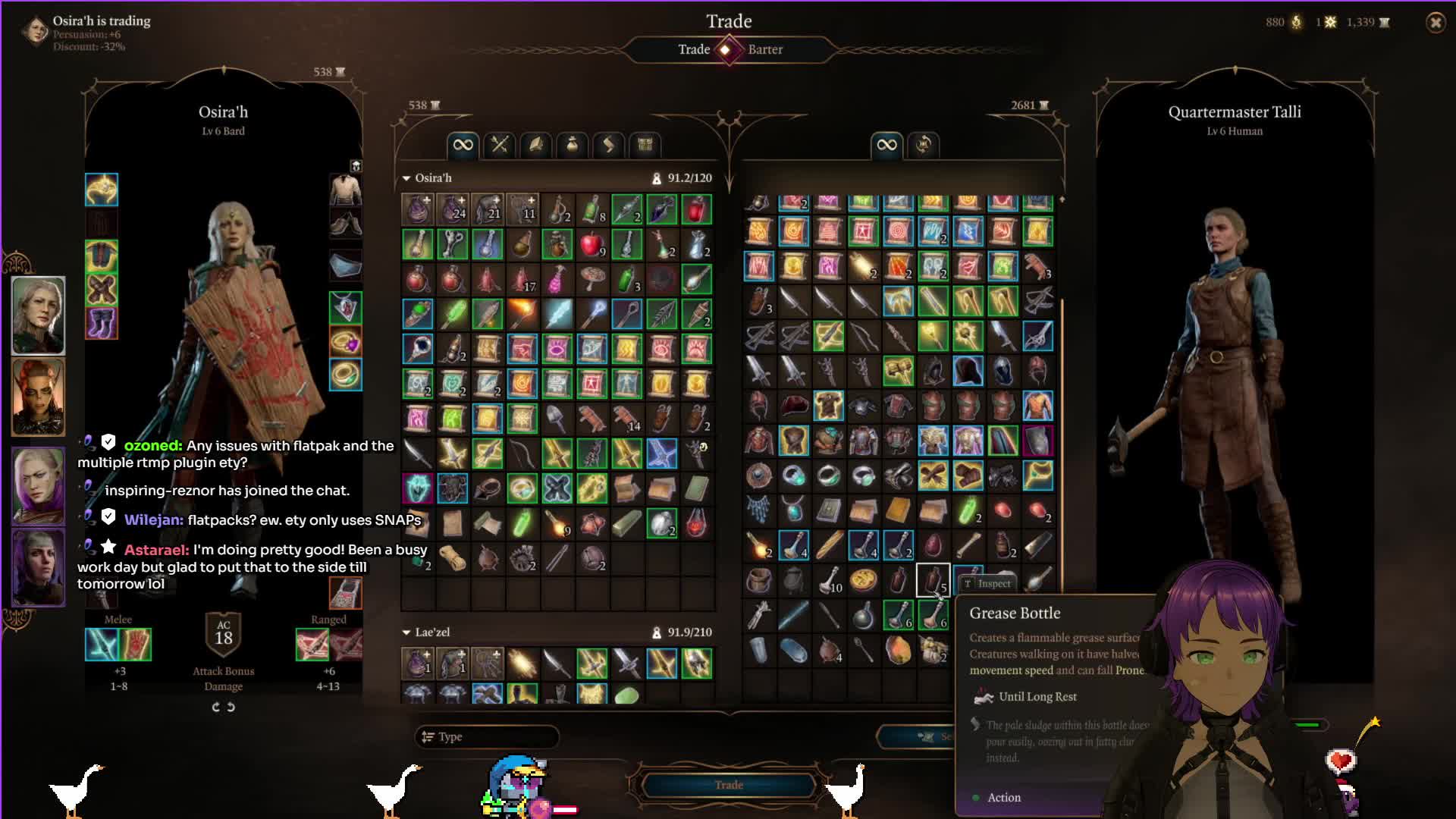Screen dimensions: 1456x819
Task: Collapse Lae'zel's inventory section
Action: (x=406, y=632)
